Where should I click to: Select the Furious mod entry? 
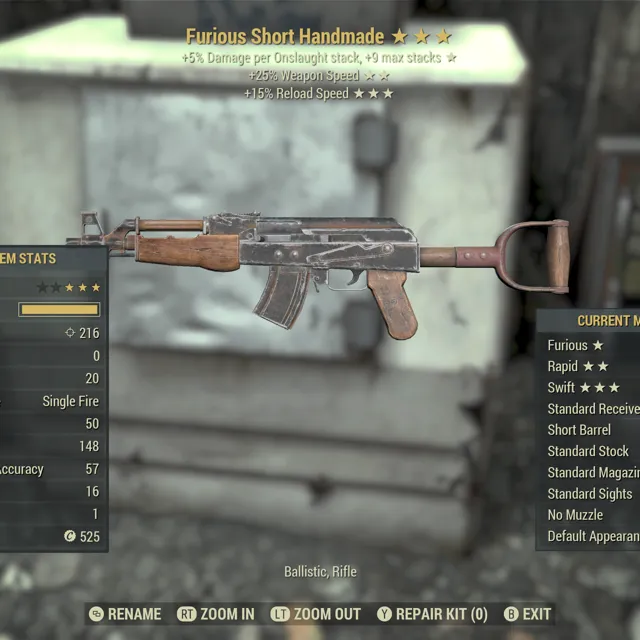point(576,345)
